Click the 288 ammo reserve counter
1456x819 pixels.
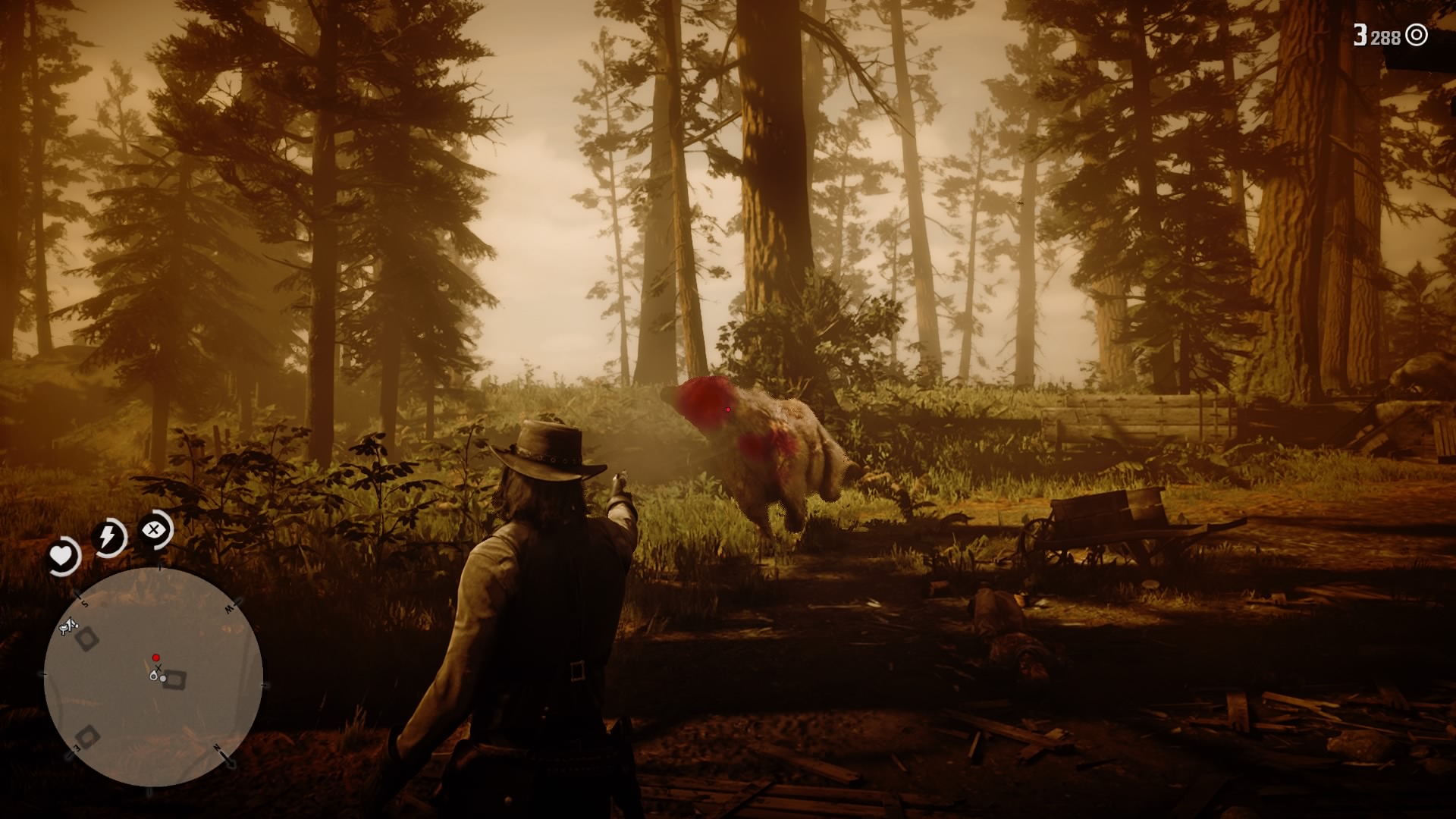click(1385, 37)
